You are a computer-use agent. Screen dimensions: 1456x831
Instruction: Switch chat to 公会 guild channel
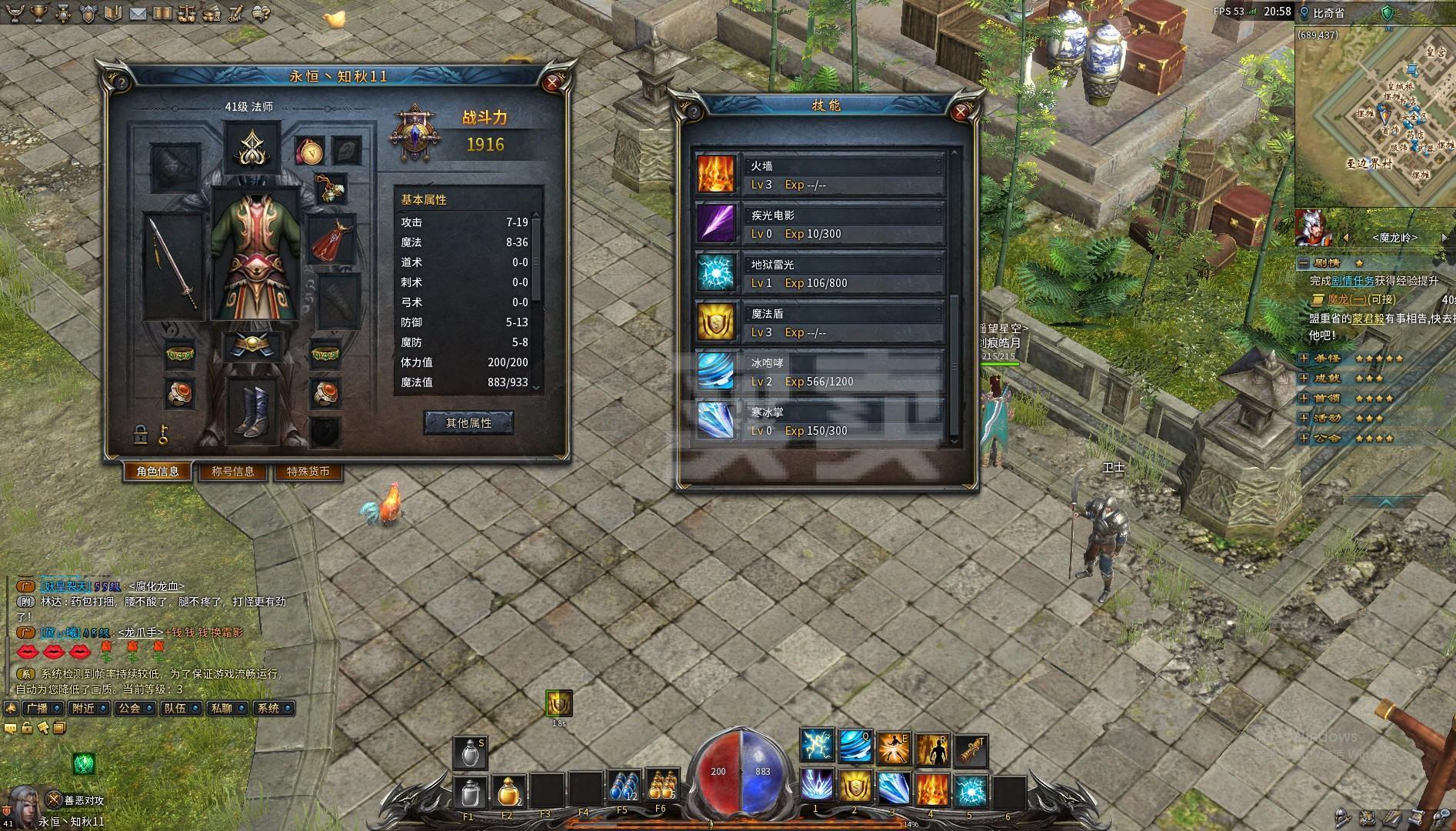click(x=129, y=708)
